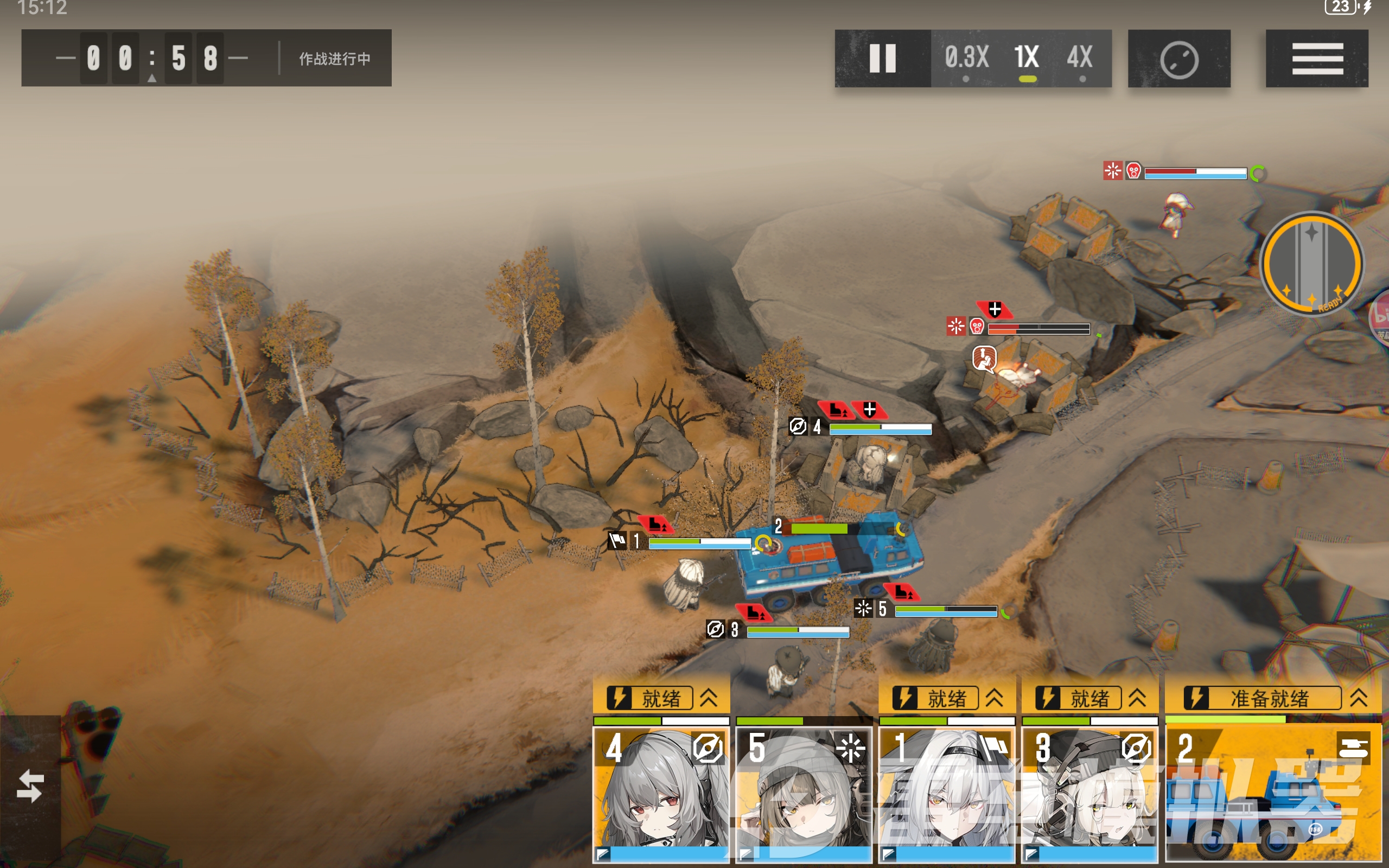Open the hamburger menu
The width and height of the screenshot is (1389, 868).
(1317, 59)
